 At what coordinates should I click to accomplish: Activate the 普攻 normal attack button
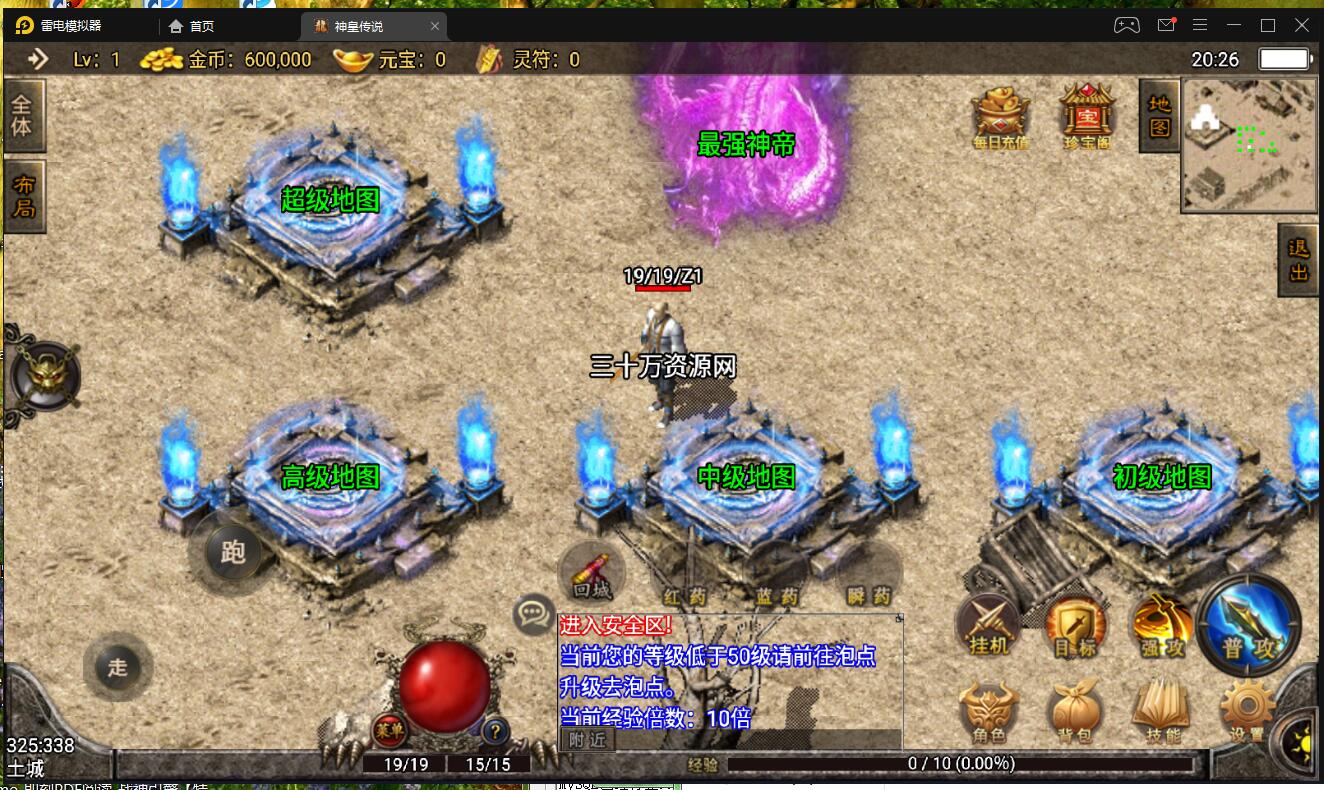tap(1248, 625)
